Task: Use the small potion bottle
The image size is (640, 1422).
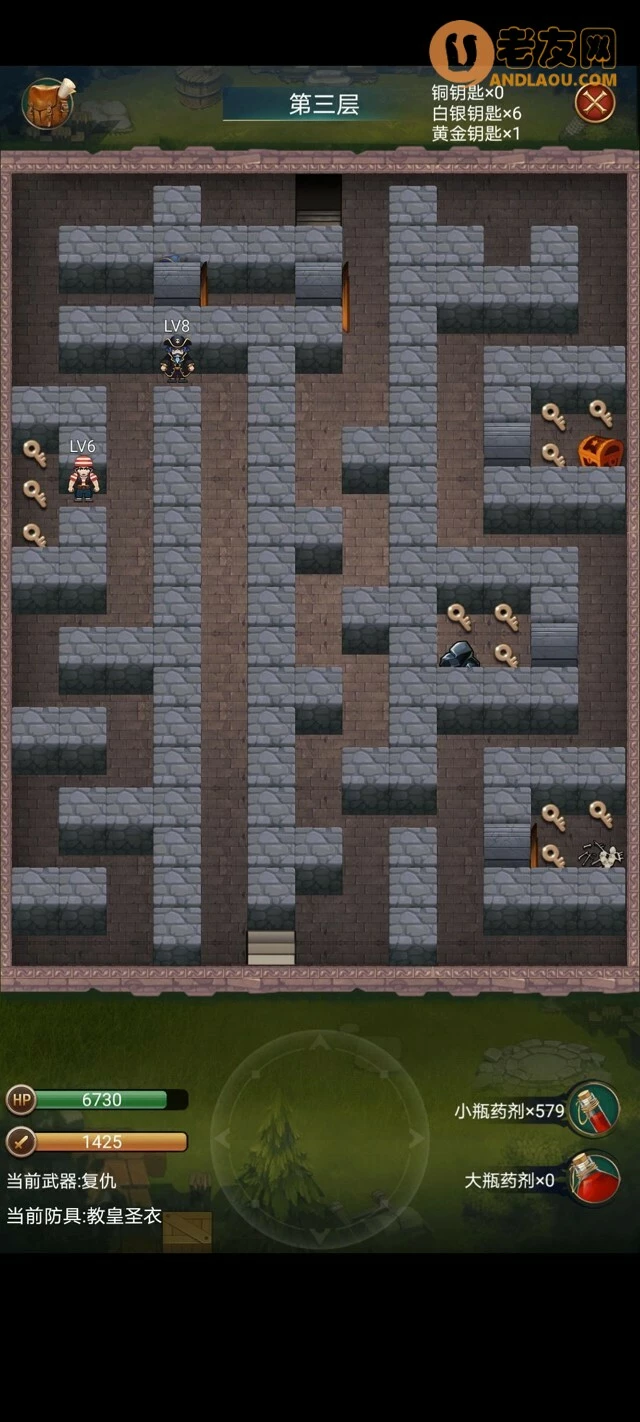Action: (x=594, y=1109)
